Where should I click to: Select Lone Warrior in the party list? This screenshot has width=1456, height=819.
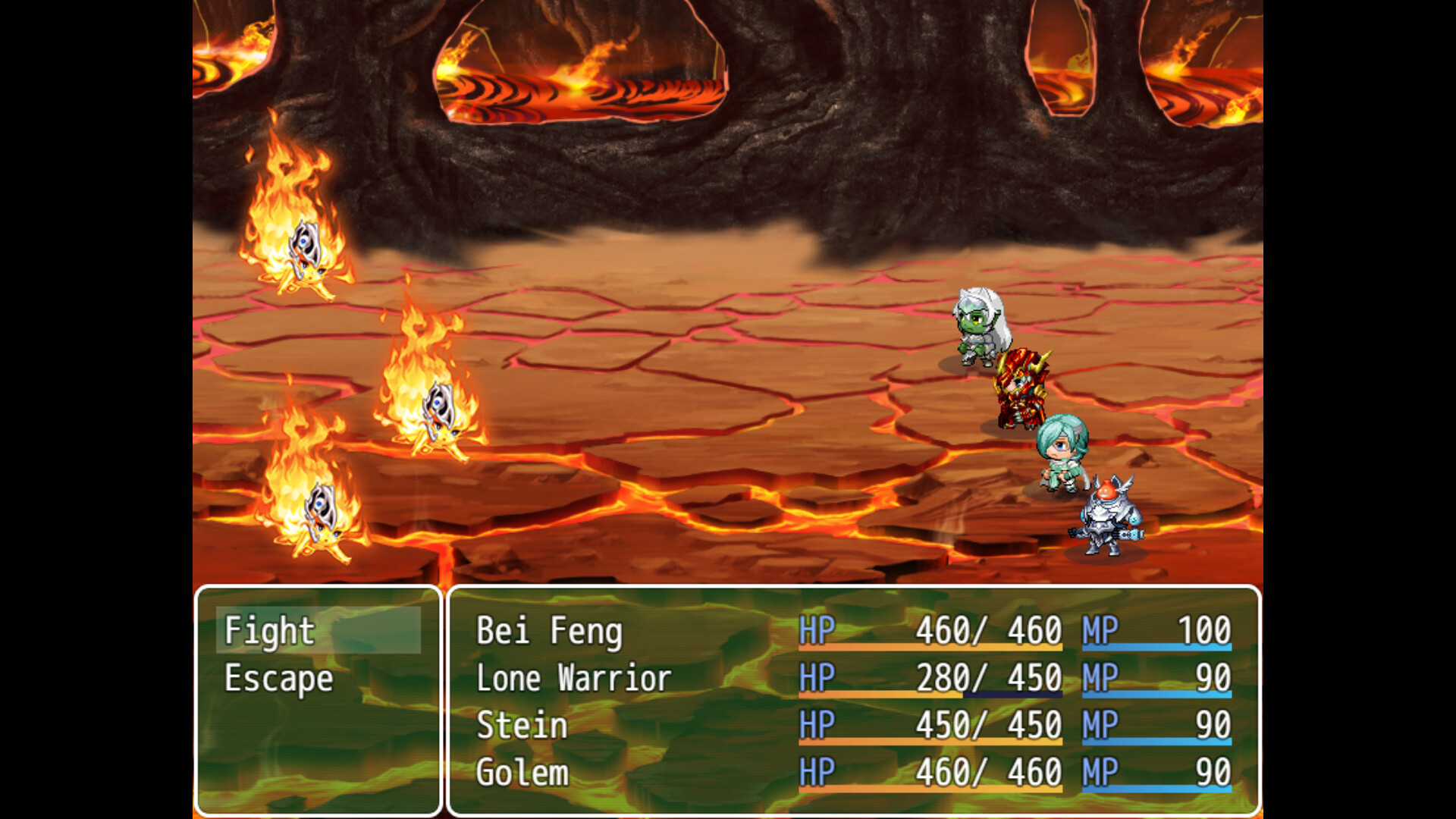[573, 677]
